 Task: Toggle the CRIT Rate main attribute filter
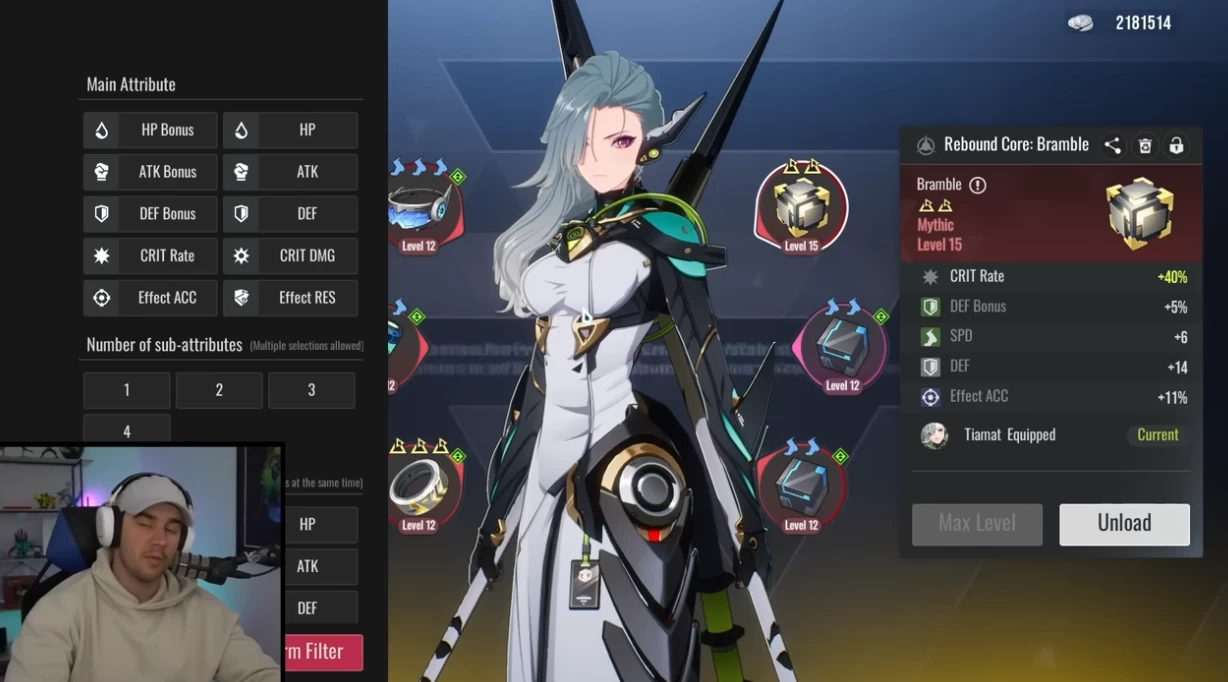point(150,256)
